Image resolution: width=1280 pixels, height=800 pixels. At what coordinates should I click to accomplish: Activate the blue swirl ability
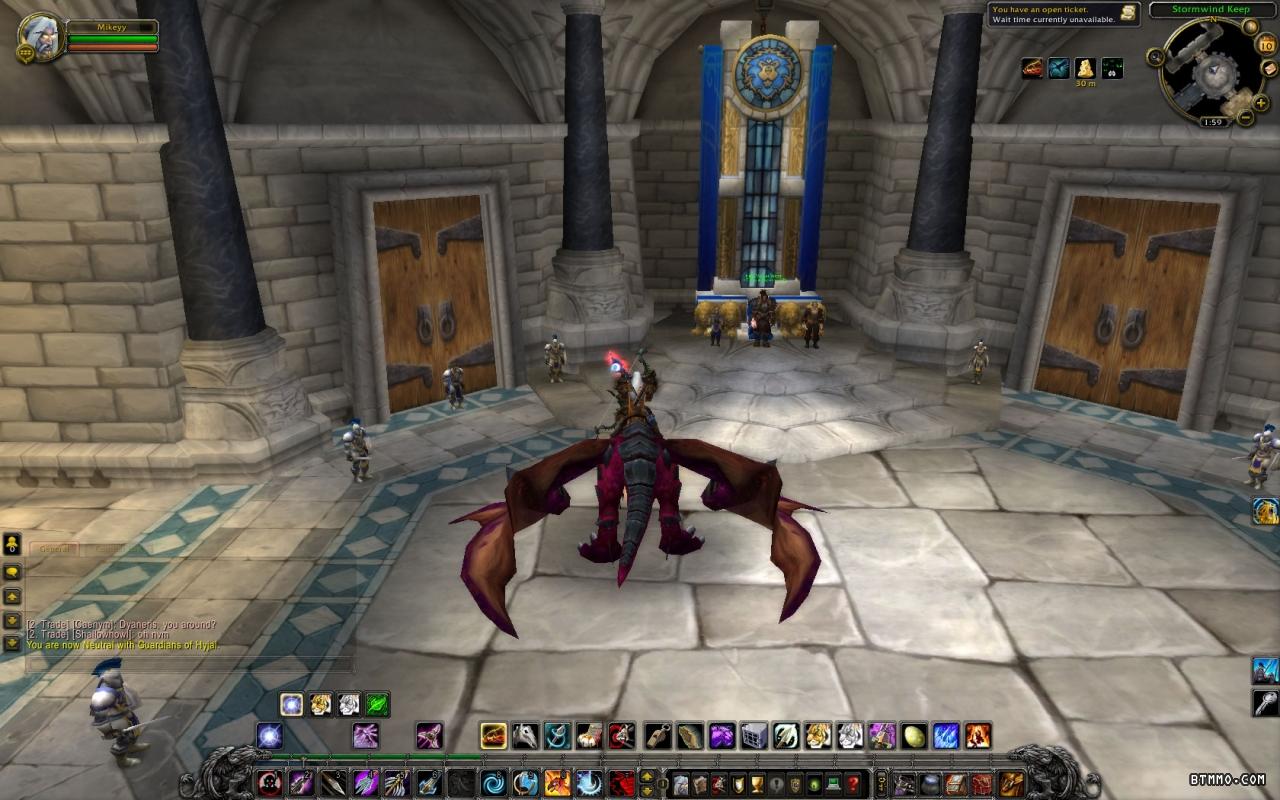pyautogui.click(x=493, y=783)
